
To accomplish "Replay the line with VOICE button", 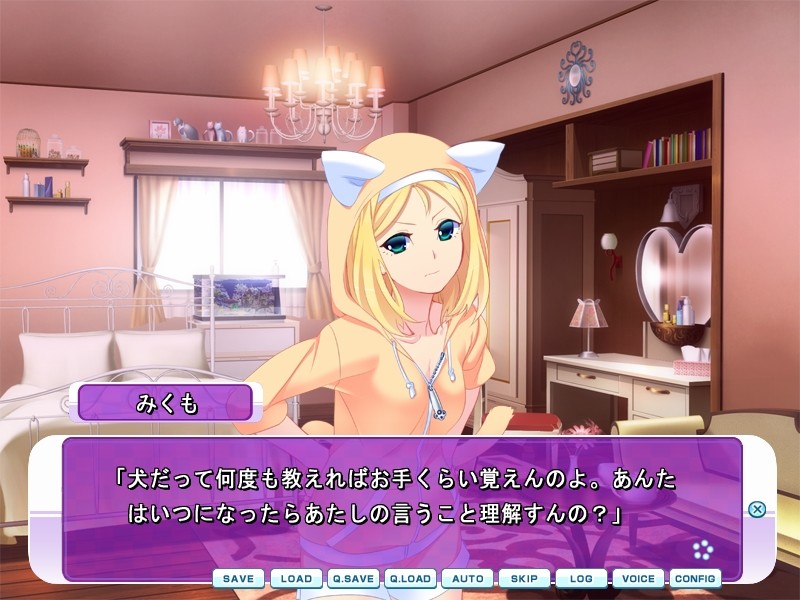I will (638, 579).
